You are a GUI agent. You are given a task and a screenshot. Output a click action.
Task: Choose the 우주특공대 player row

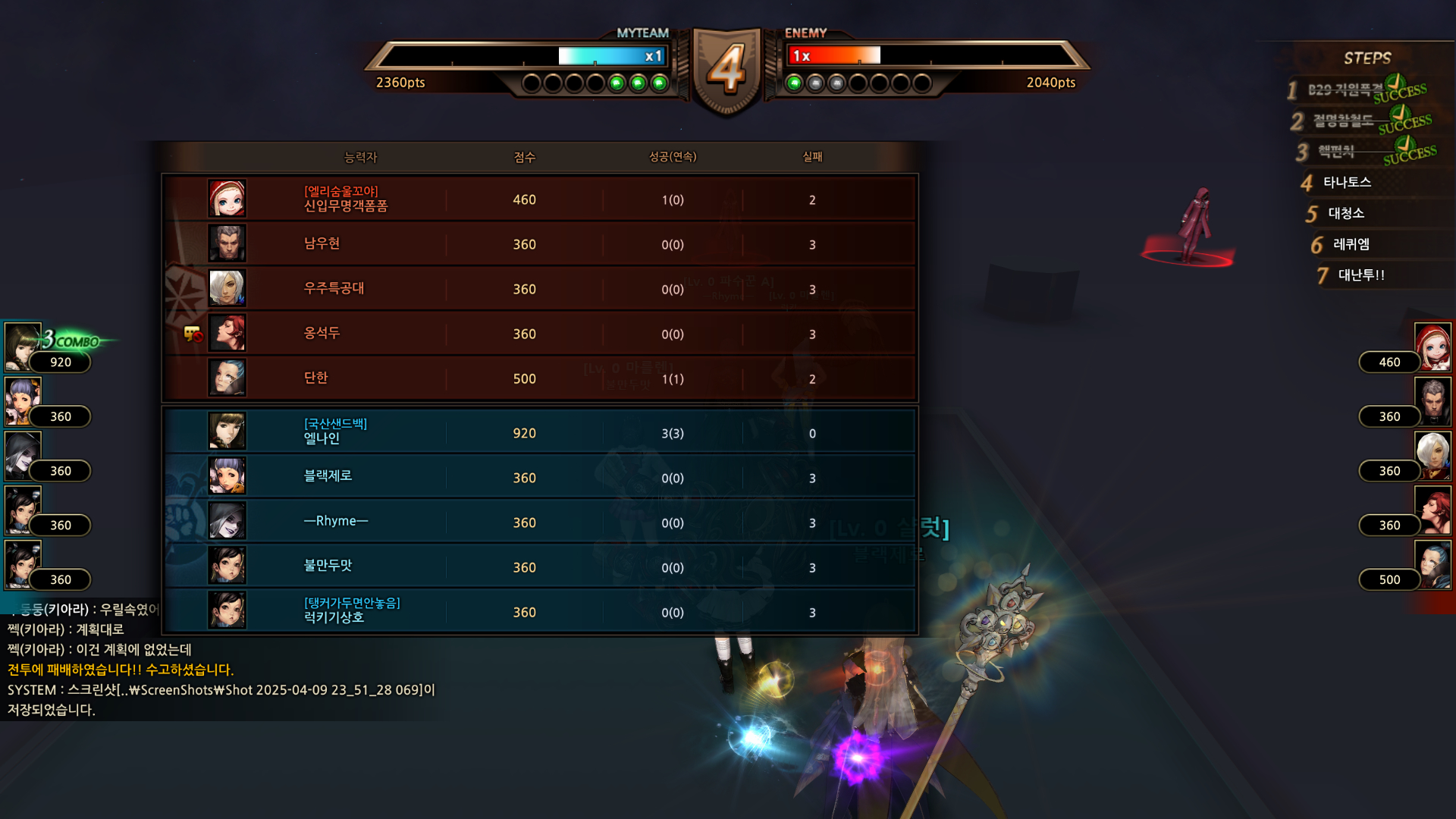[538, 289]
